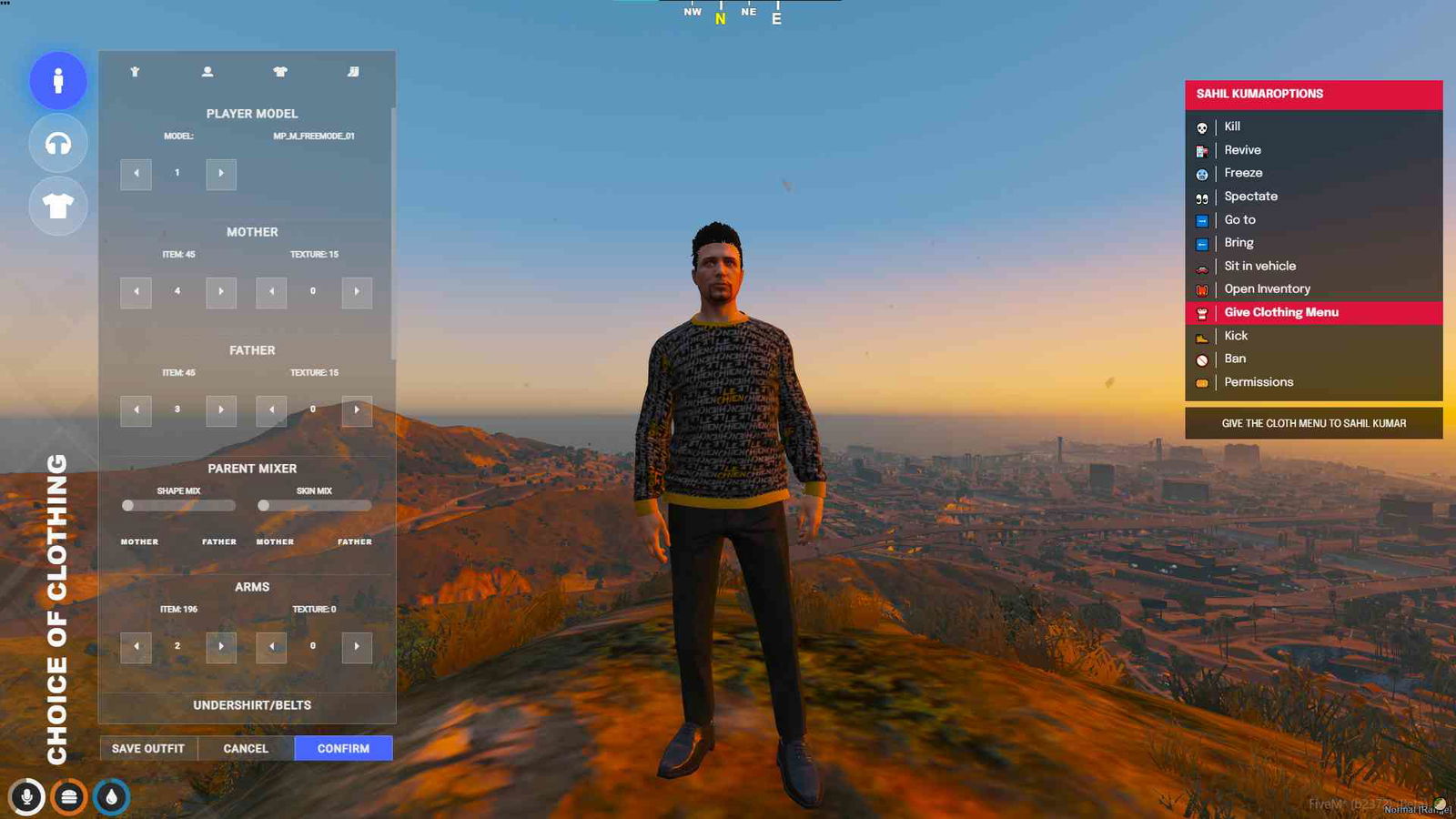Click the info icon in left sidebar
Image resolution: width=1456 pixels, height=819 pixels.
tap(57, 81)
